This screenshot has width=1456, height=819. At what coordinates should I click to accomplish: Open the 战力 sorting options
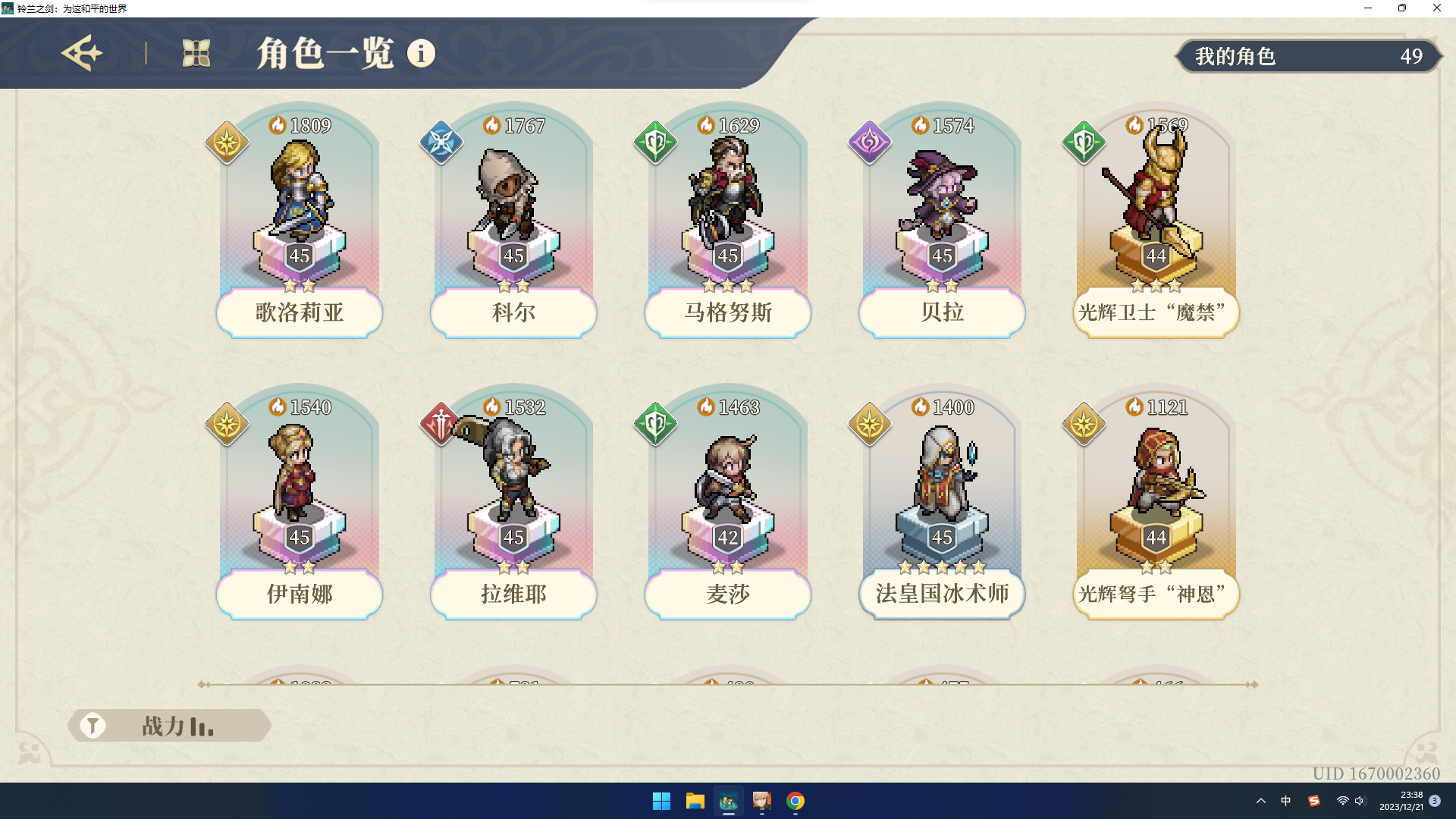[163, 725]
